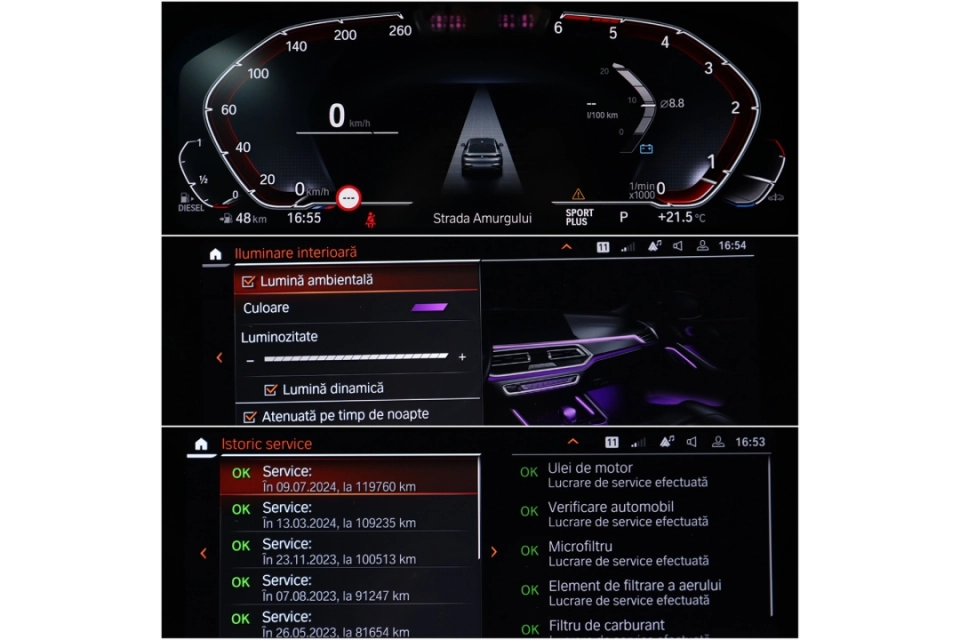Screen dimensions: 960x640
Task: Click the right arrow beside the service list
Action: click(493, 551)
